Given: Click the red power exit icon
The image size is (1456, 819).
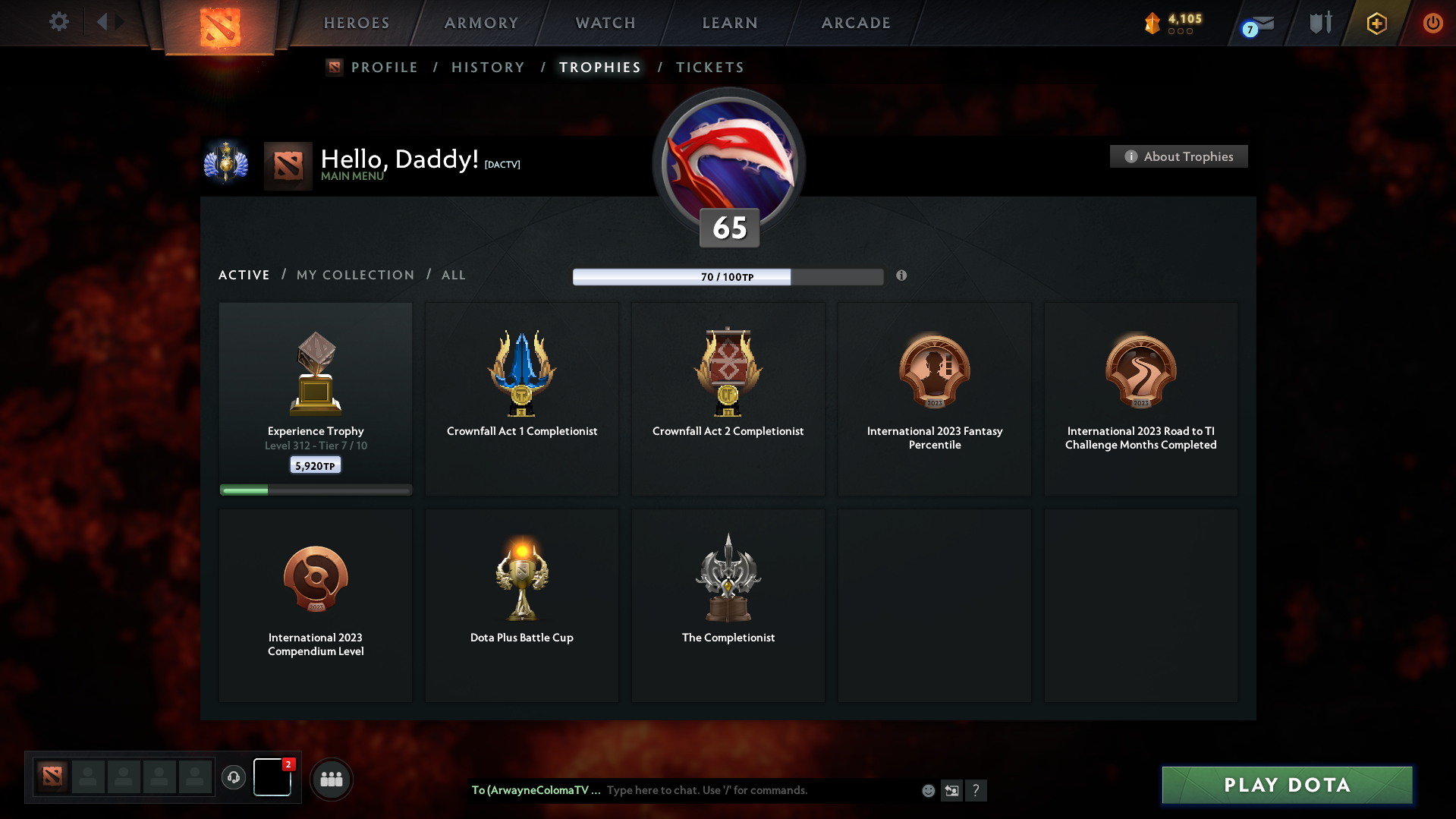Looking at the screenshot, I should coord(1432,23).
